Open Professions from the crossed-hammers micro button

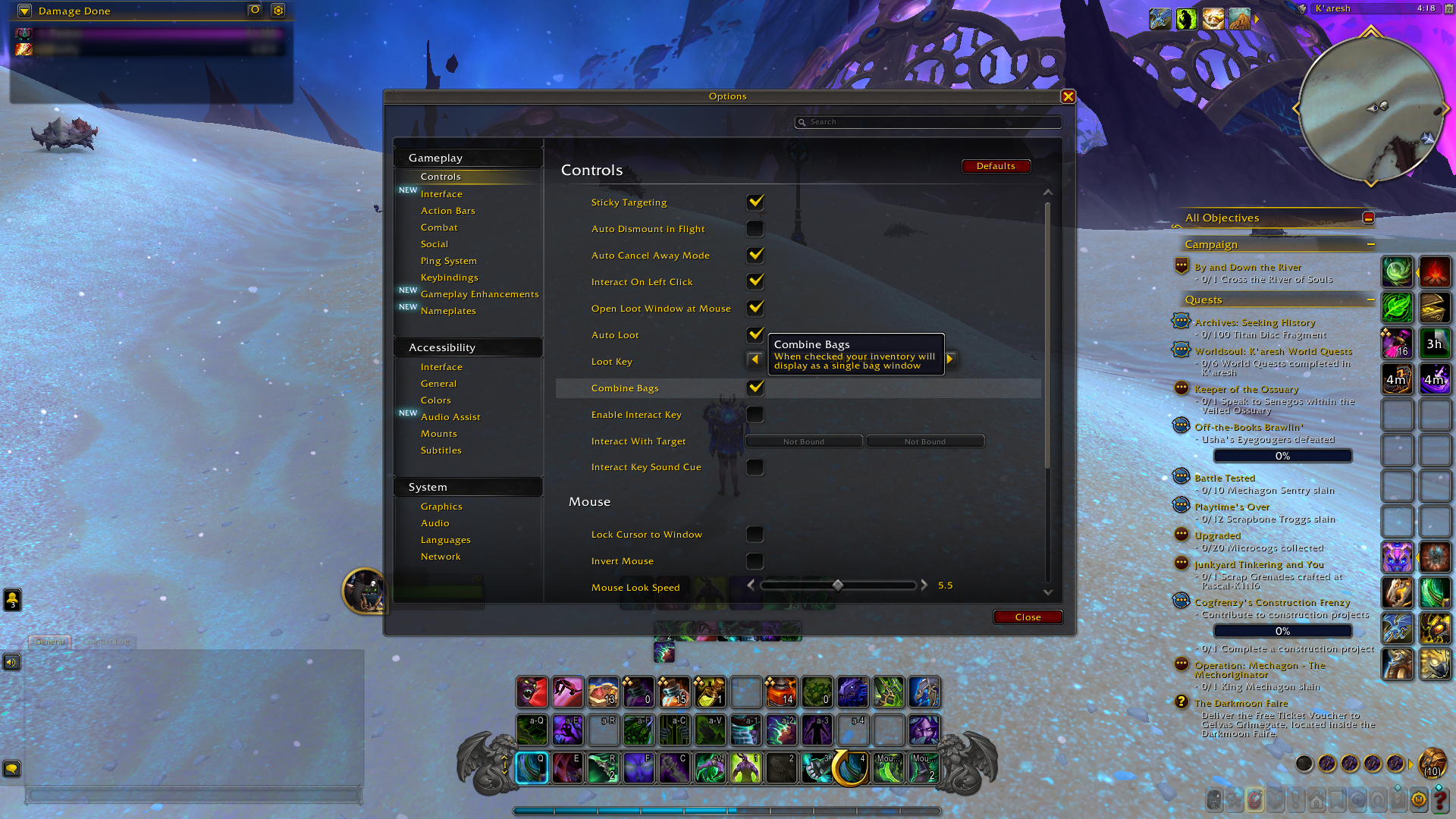point(1234,798)
